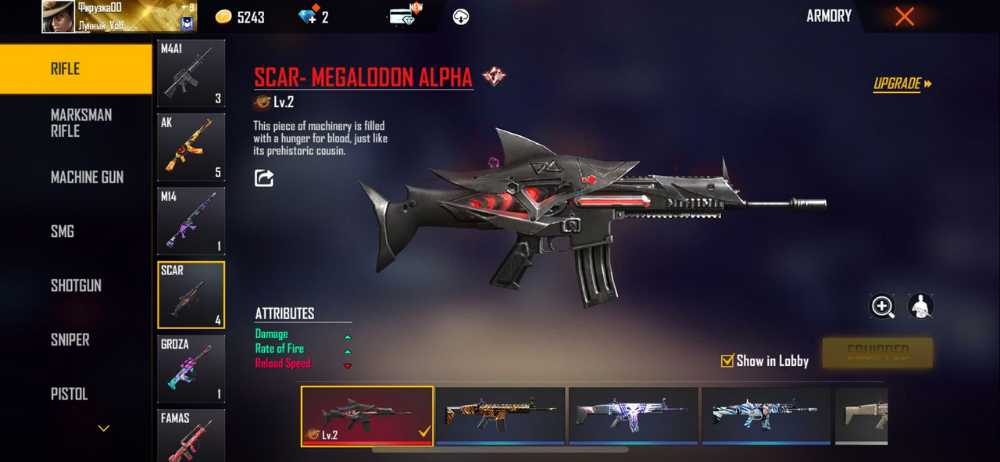This screenshot has height=462, width=1000.
Task: Pick the GROZA weapon tile
Action: pos(191,368)
